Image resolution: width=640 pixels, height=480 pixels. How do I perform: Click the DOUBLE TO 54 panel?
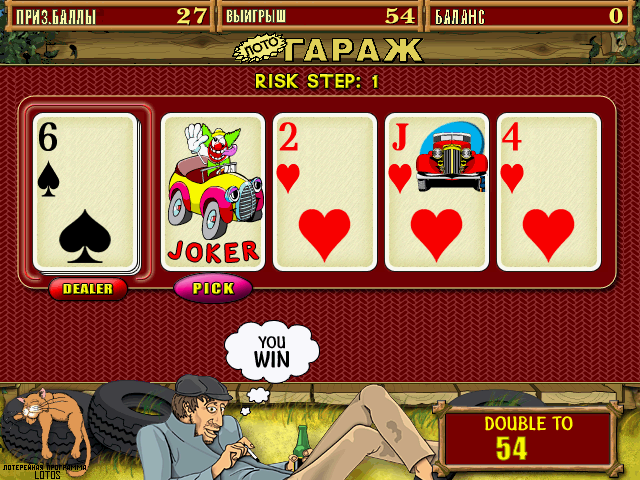527,438
